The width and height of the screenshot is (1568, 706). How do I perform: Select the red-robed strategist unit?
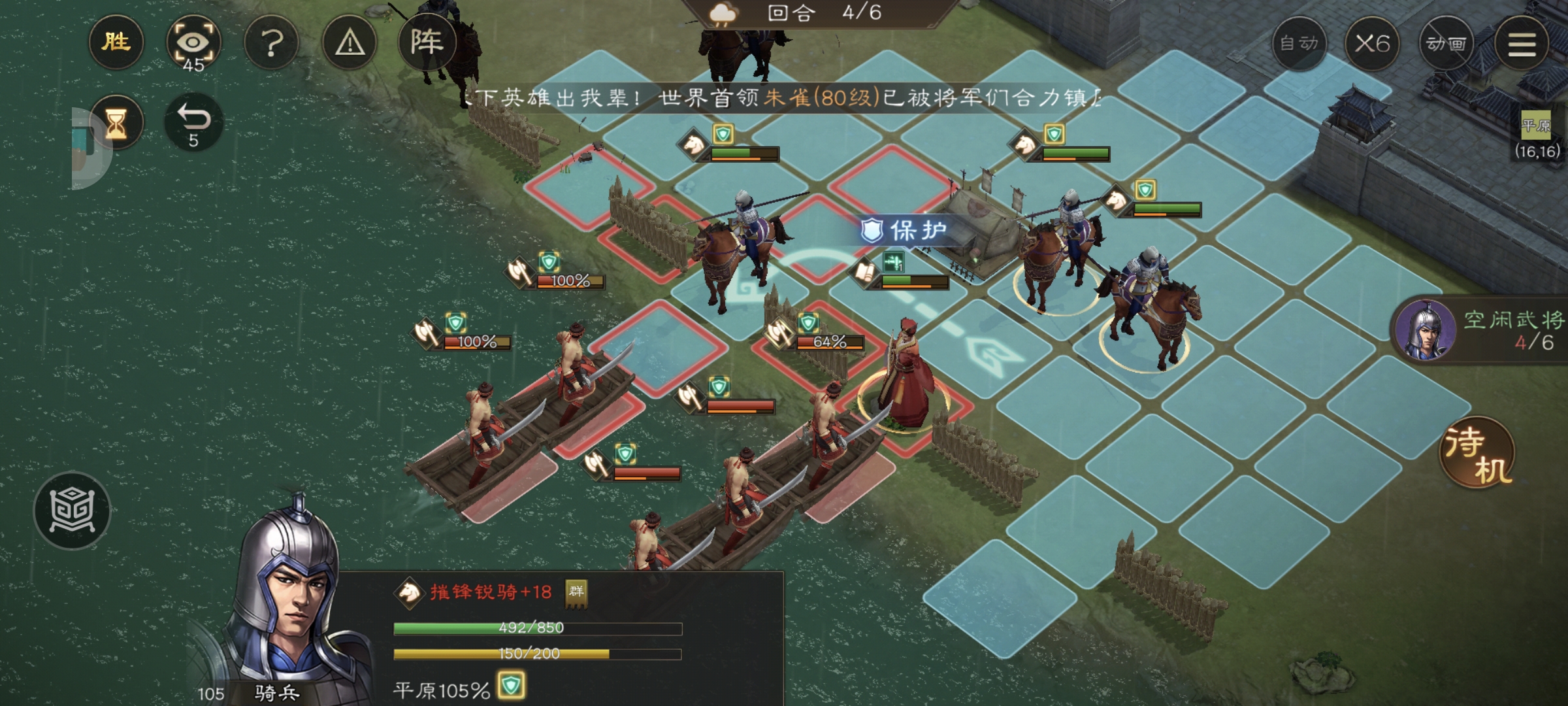tap(905, 376)
